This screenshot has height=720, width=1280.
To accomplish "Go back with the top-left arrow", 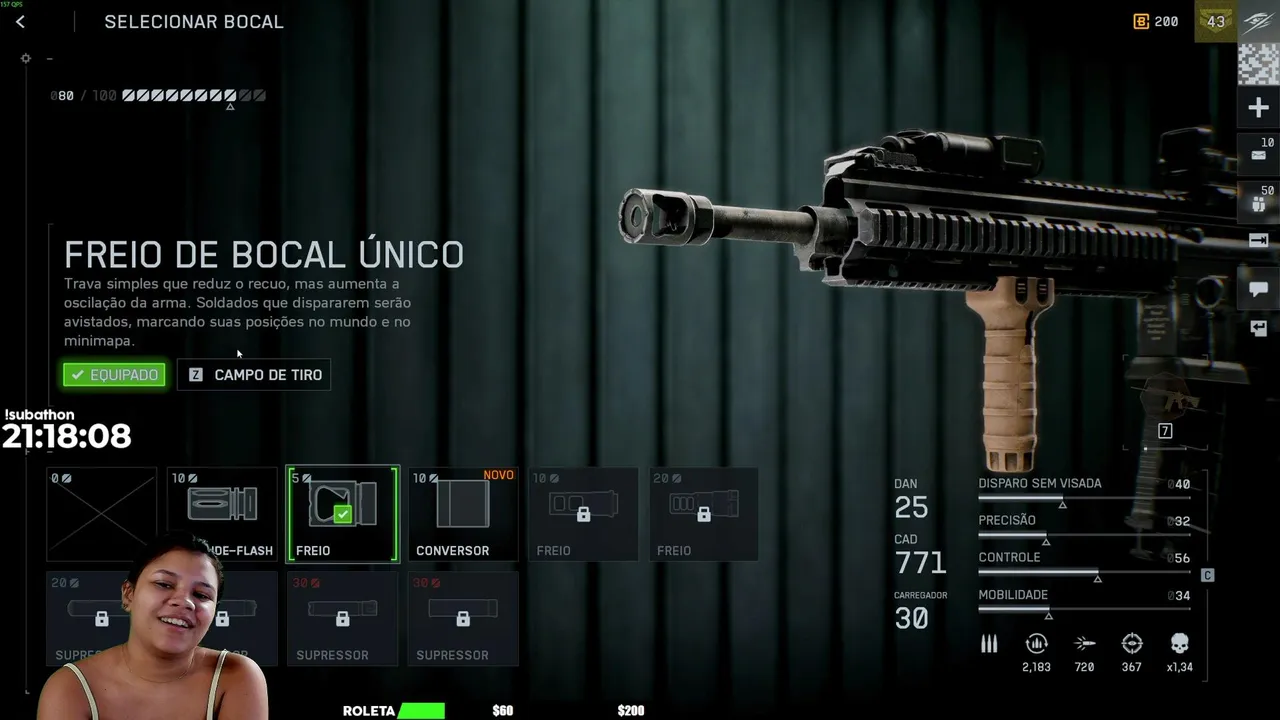I will 20,22.
